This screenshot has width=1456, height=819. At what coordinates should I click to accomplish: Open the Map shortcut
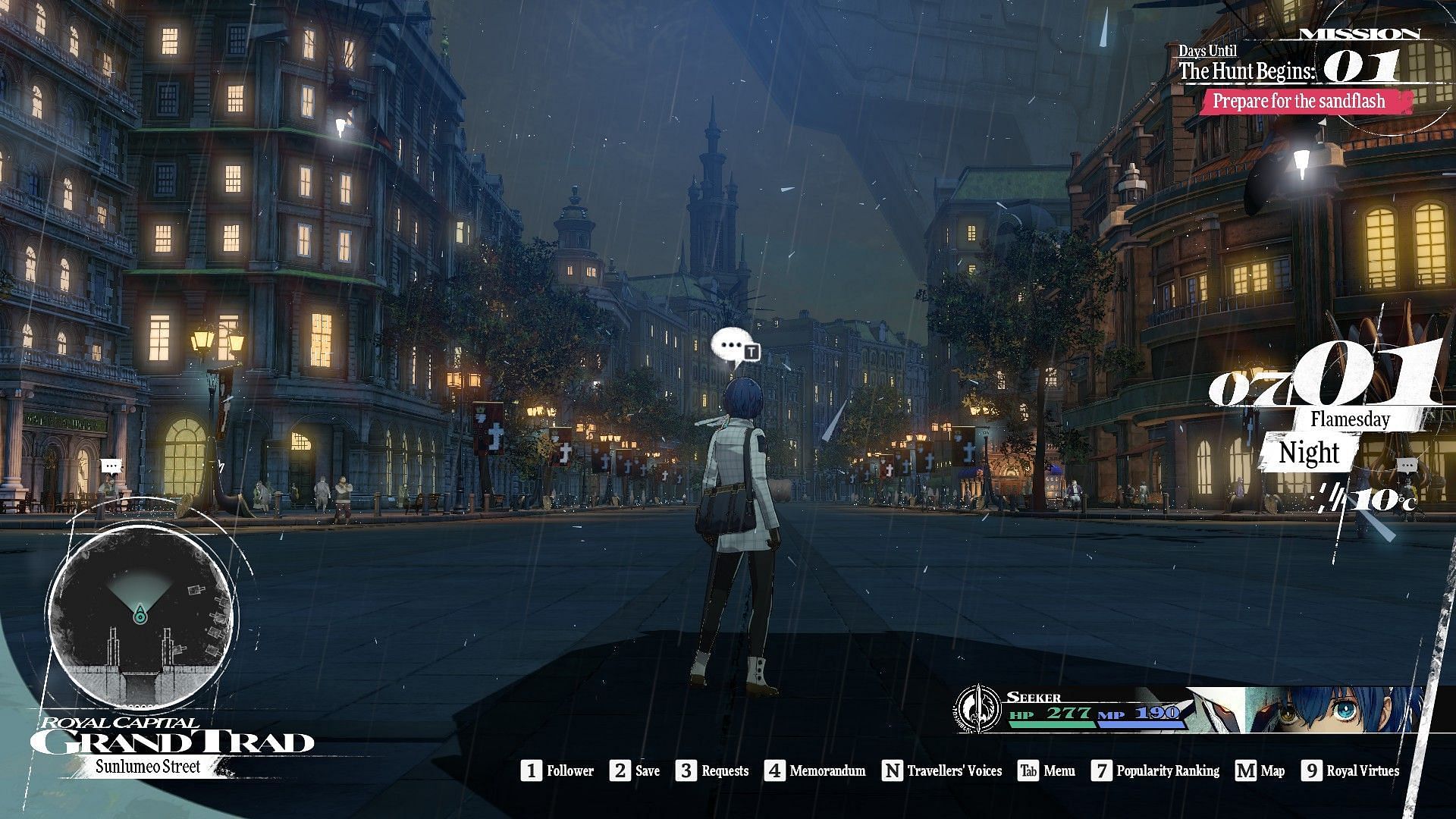pyautogui.click(x=1260, y=771)
